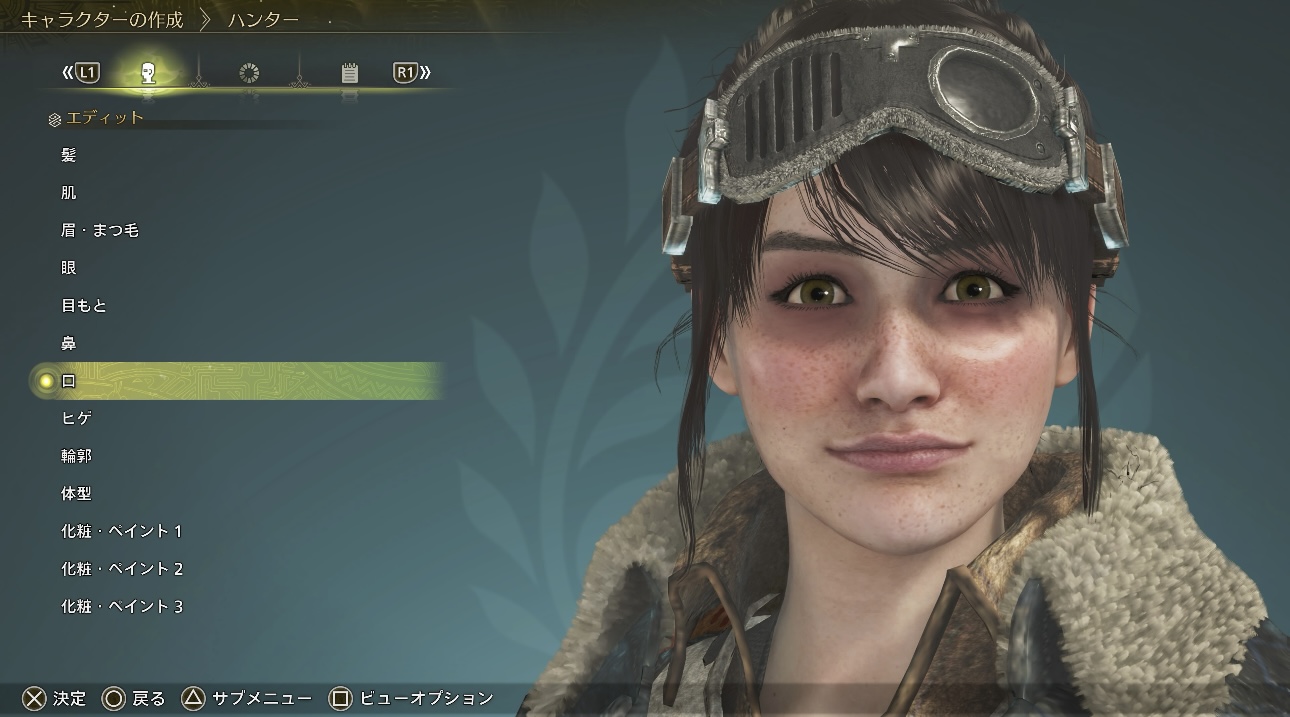Select 化粧・ペイント 3
This screenshot has height=717, width=1290.
click(121, 606)
